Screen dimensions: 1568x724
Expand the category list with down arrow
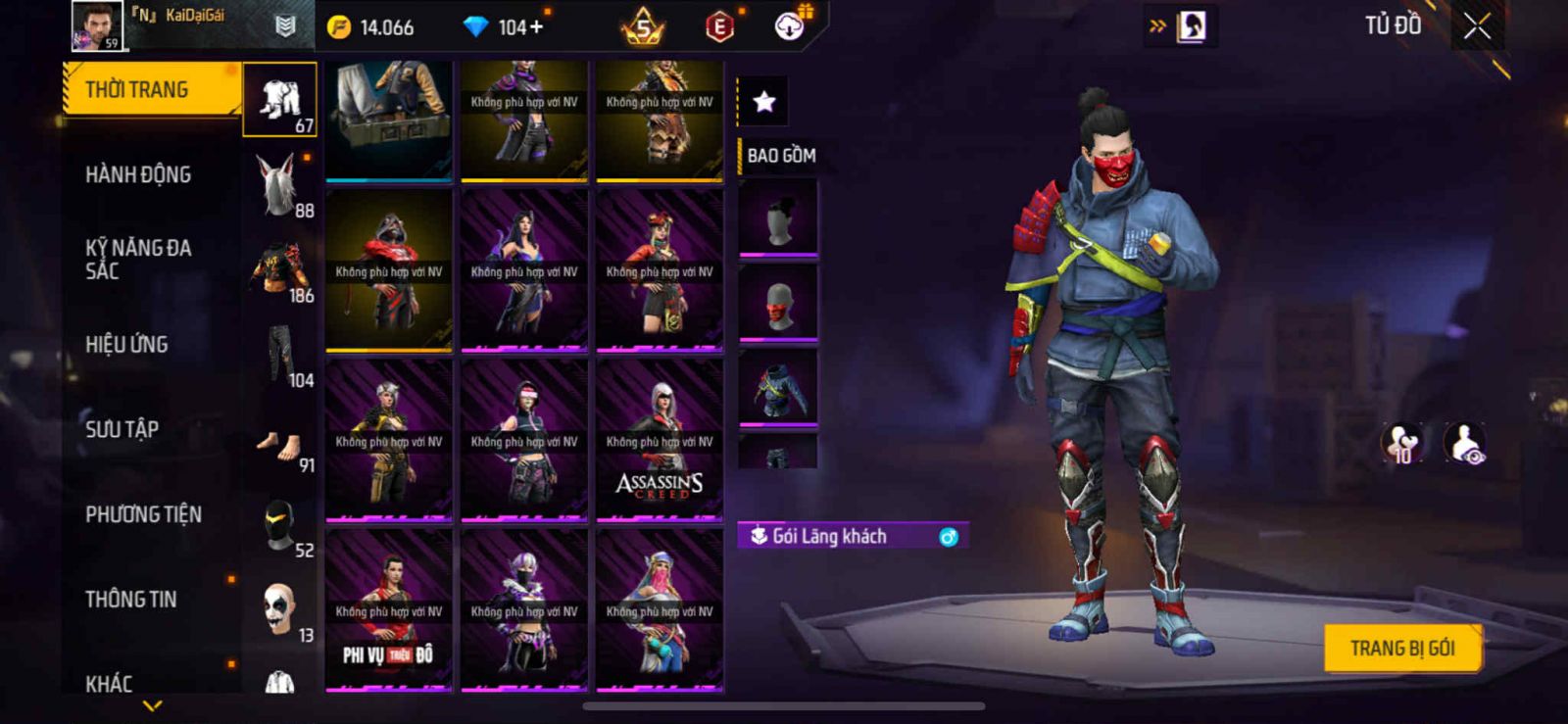pos(152,705)
